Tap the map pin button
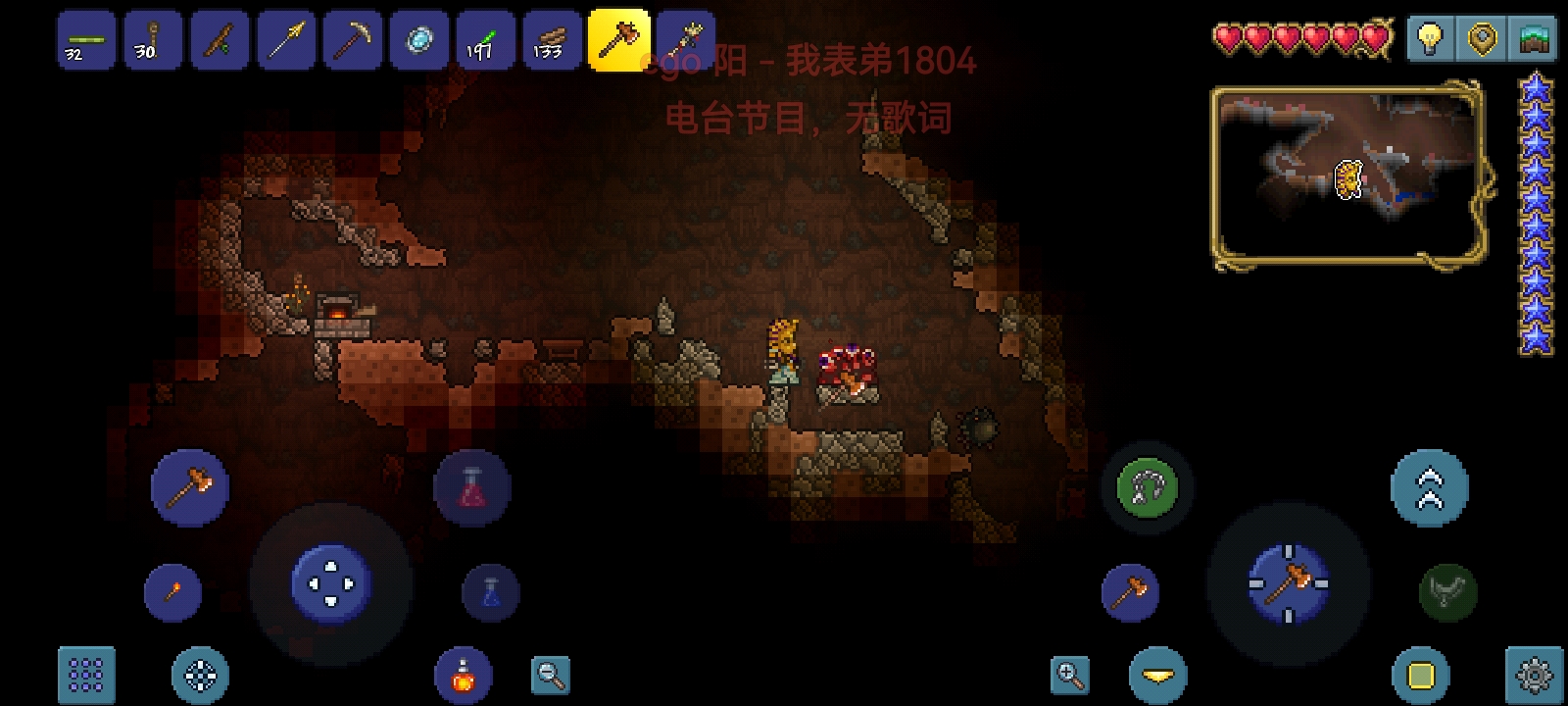Viewport: 1568px width, 706px height. tap(1481, 39)
